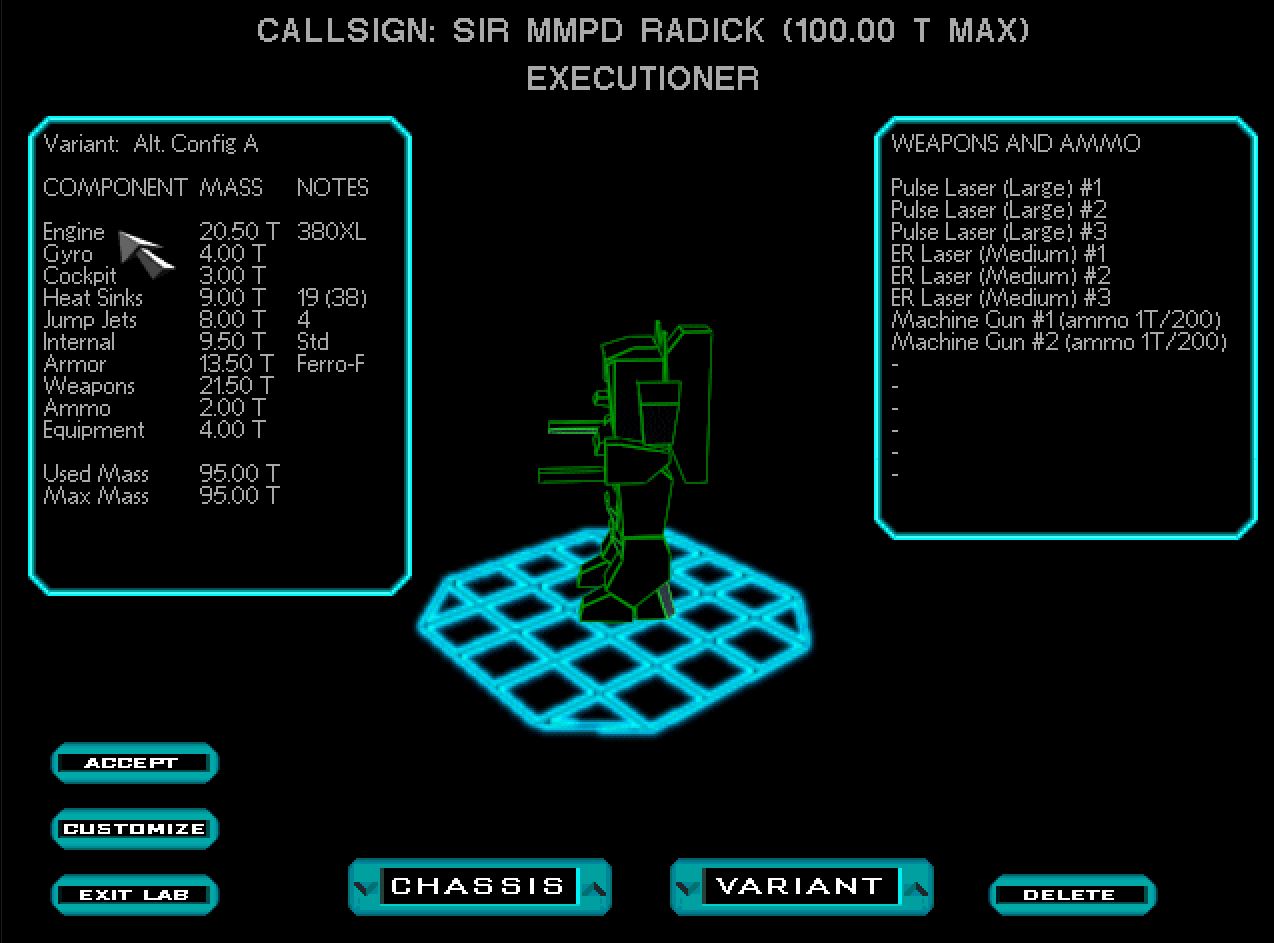Viewport: 1274px width, 943px height.
Task: Click the up arrow on the Chassis selector
Action: pyautogui.click(x=597, y=886)
